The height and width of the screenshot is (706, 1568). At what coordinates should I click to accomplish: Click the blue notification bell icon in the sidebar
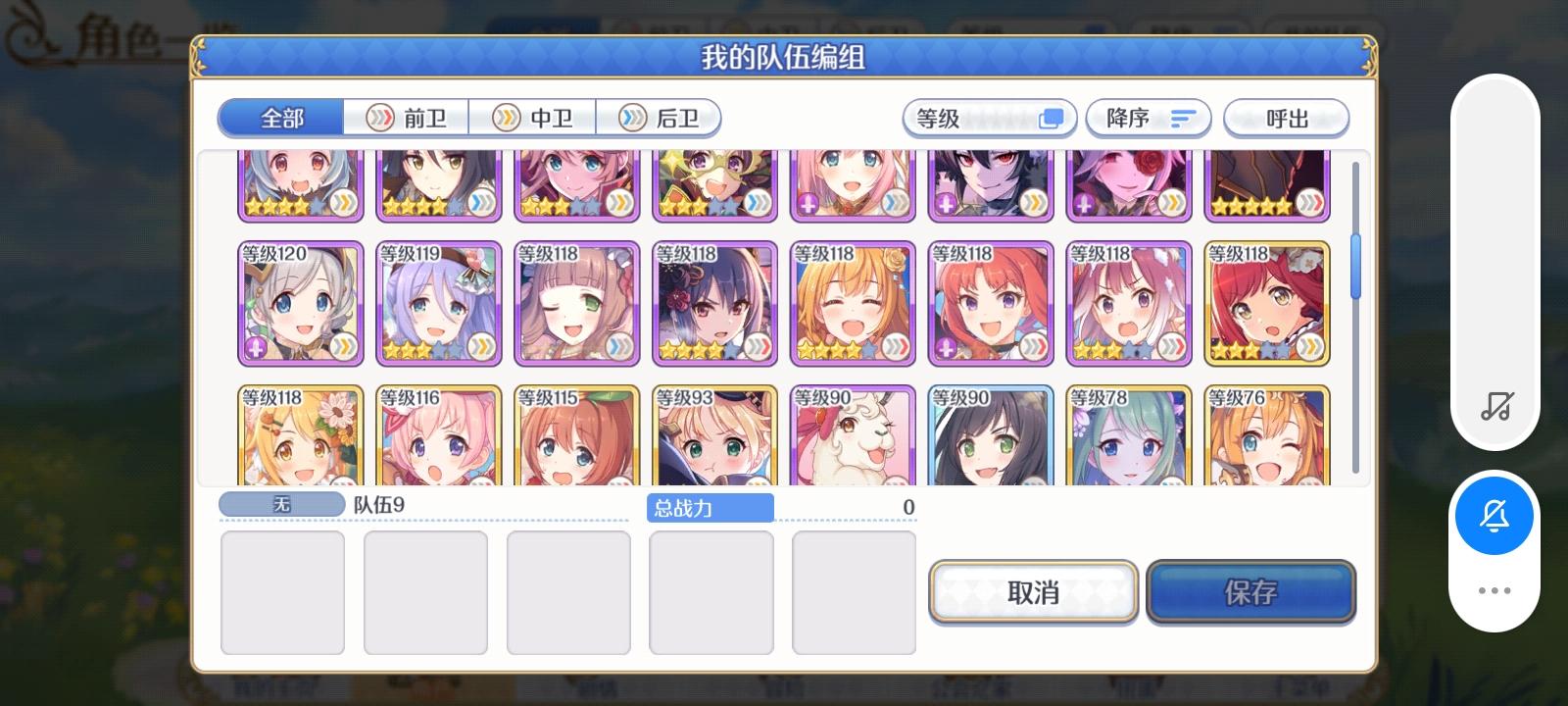[1494, 517]
